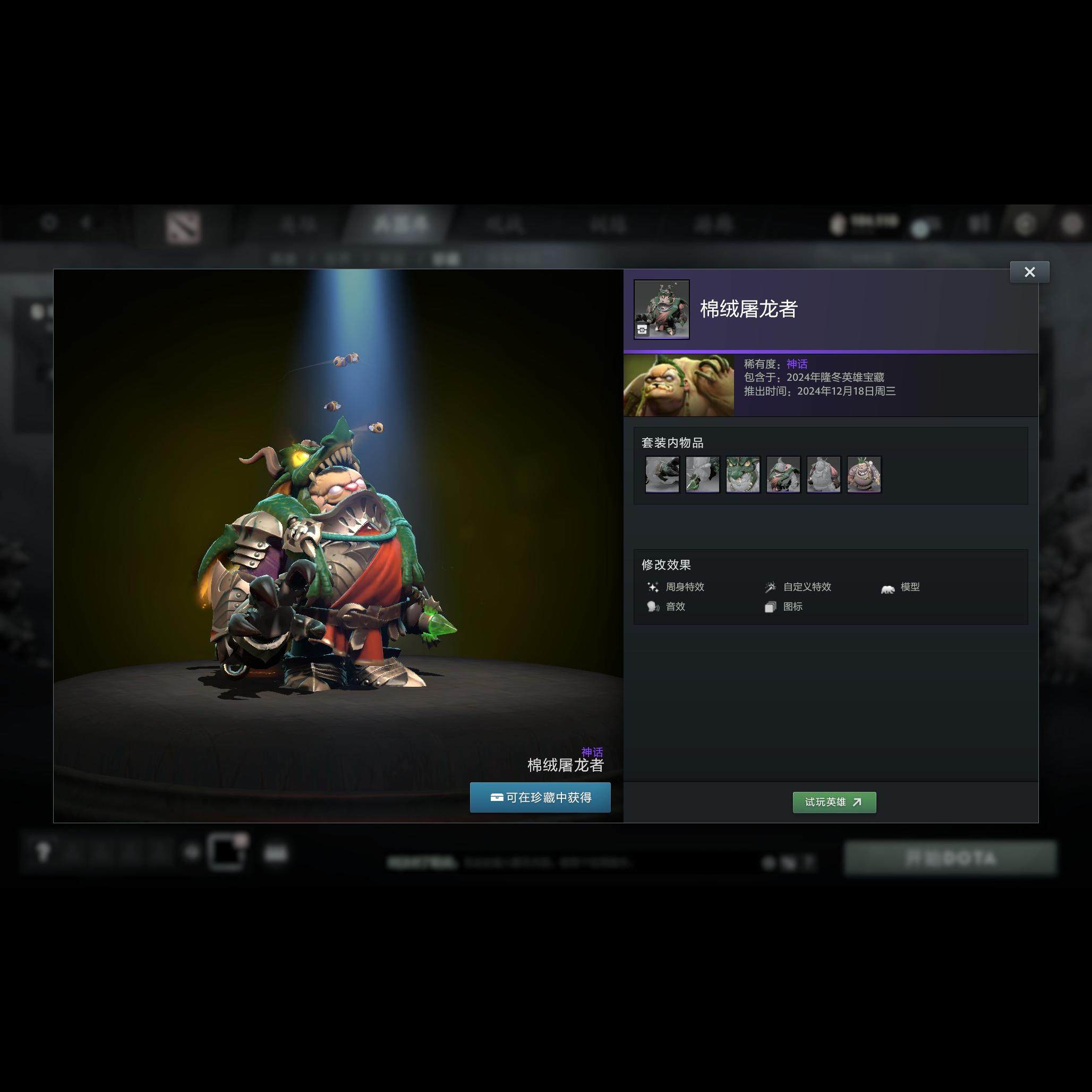Close the 棉绒屠龙者 detail dialog
Image resolution: width=1092 pixels, height=1092 pixels.
tap(1030, 272)
